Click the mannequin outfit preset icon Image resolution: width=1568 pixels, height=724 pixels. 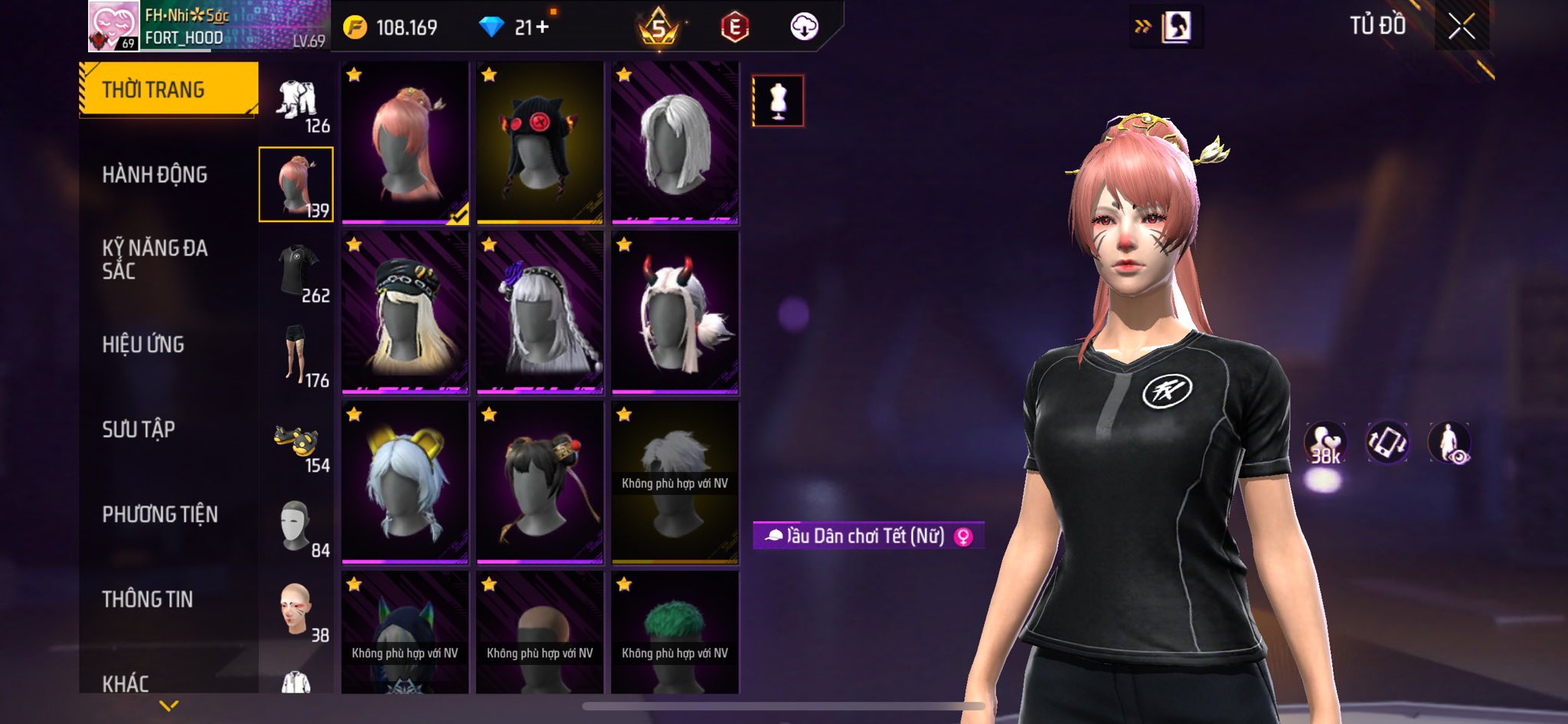point(778,100)
